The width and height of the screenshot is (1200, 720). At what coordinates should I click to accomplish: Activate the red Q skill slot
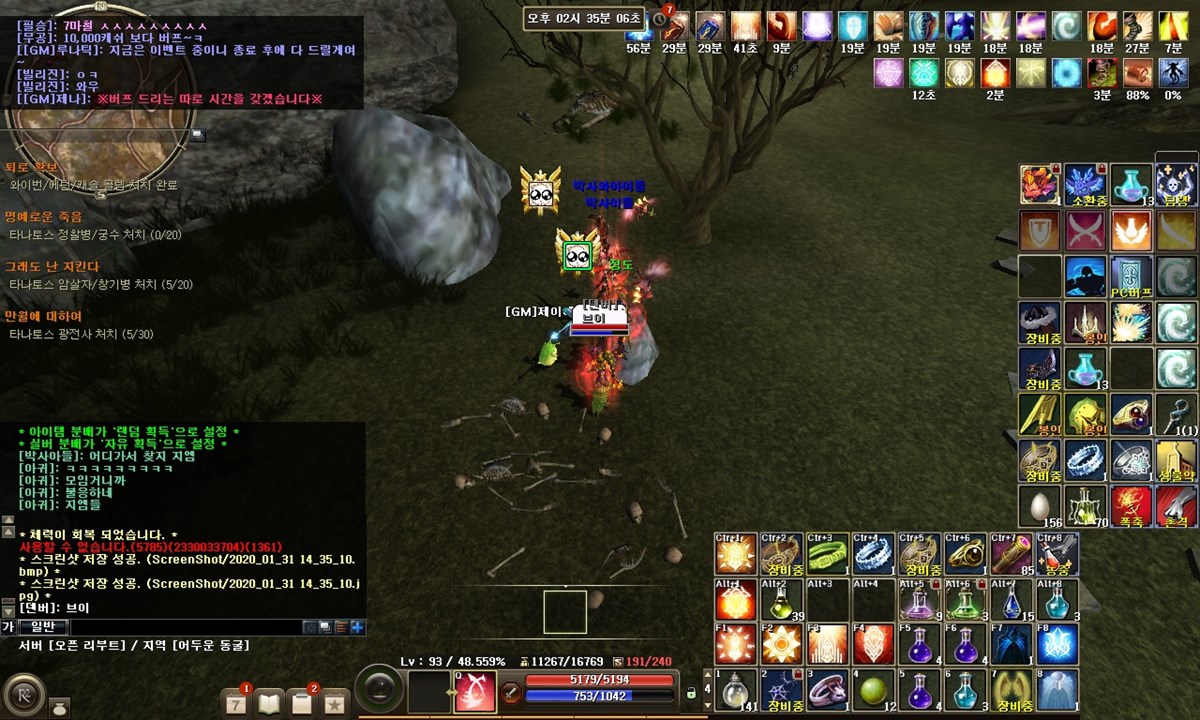pyautogui.click(x=475, y=691)
